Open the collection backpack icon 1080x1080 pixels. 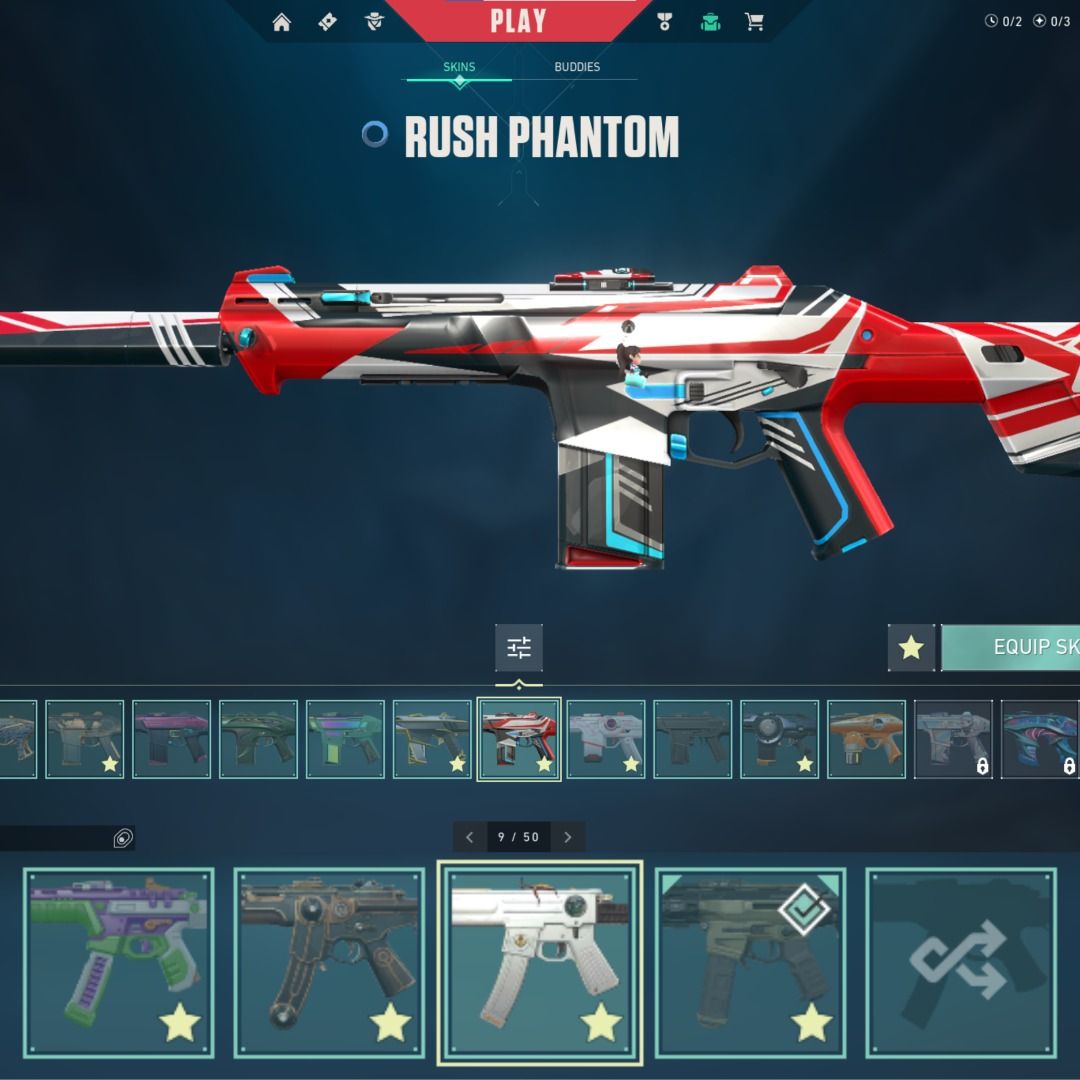coord(710,22)
